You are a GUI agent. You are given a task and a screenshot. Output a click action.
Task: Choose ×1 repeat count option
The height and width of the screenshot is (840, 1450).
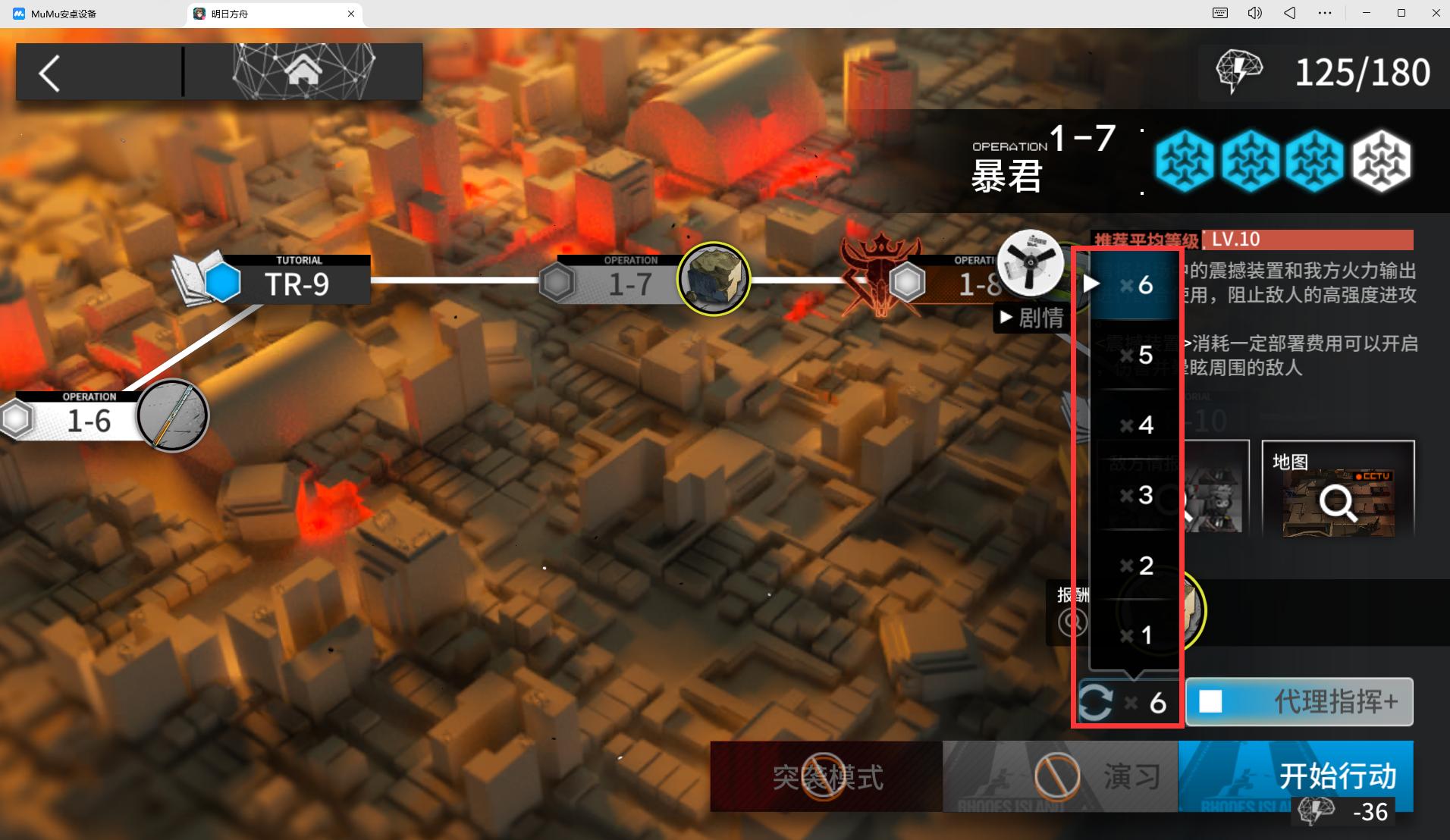1136,635
